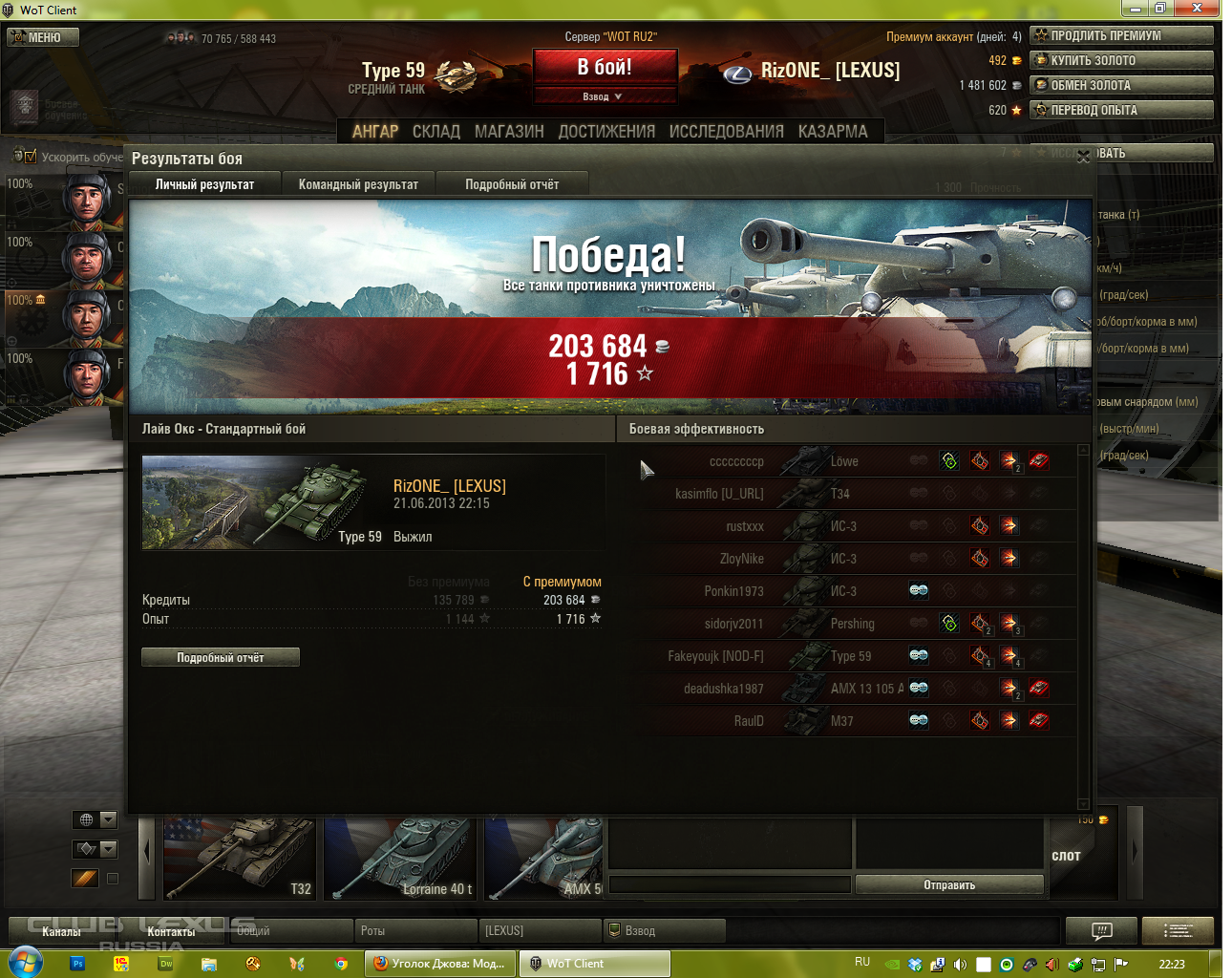1232x978 pixels.
Task: Start battle with В бой! button
Action: pos(605,68)
